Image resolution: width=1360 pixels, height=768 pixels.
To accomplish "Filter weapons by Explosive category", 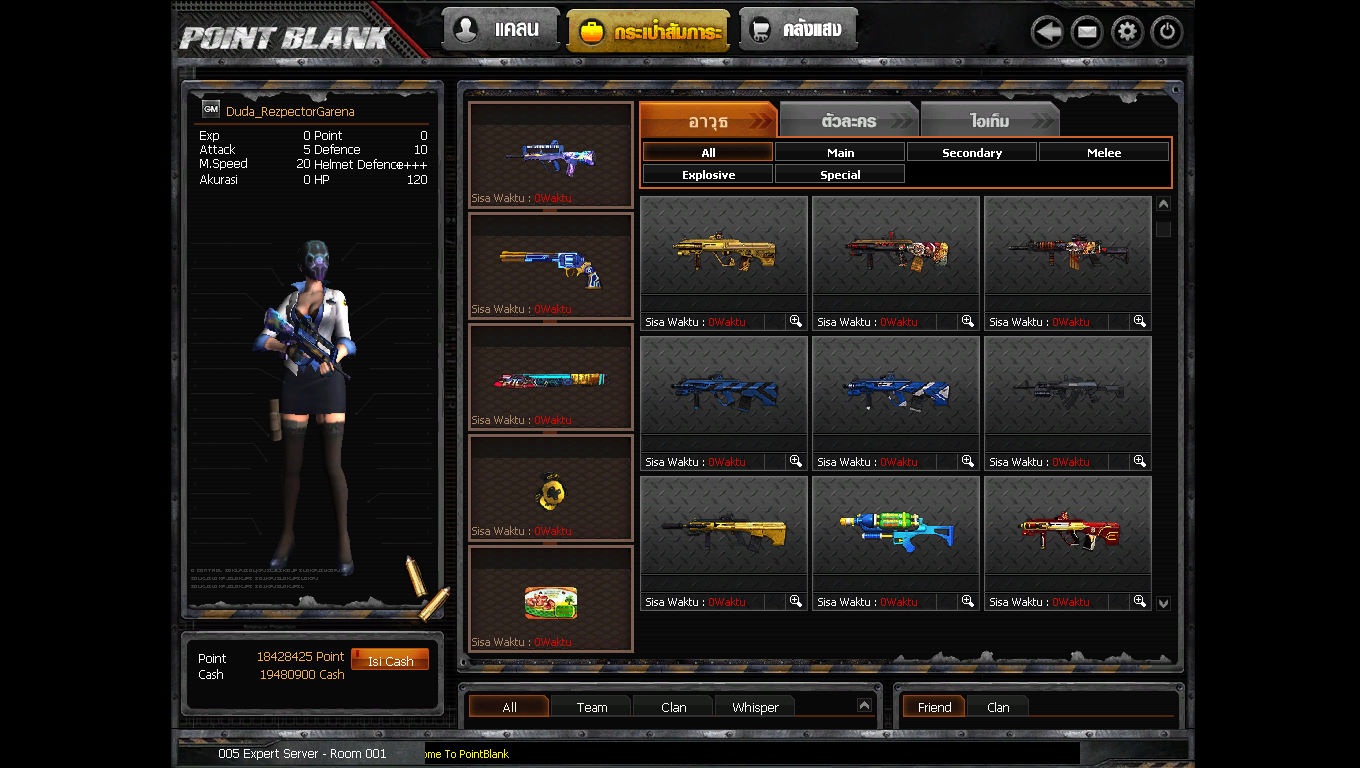I will tap(707, 174).
